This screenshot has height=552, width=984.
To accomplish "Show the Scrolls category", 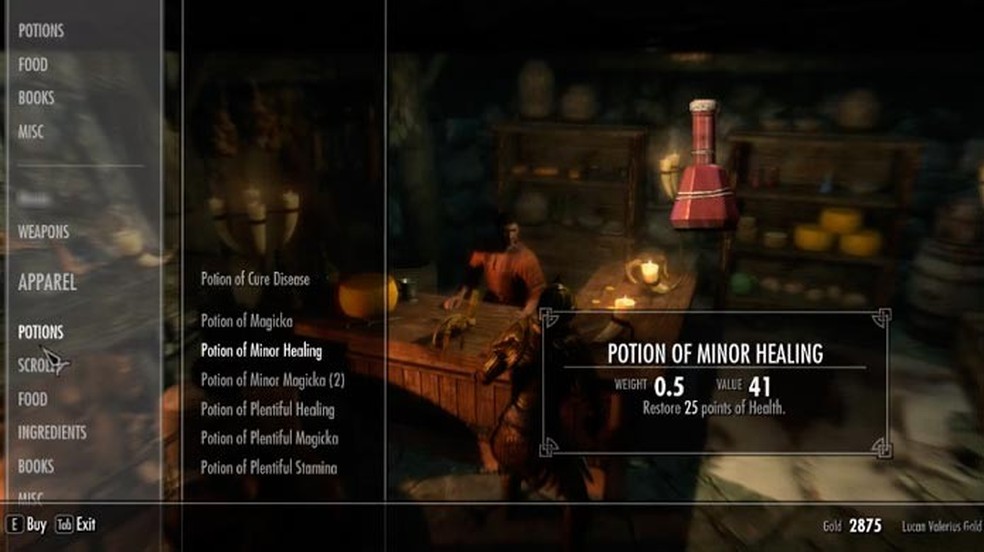I will [x=38, y=365].
